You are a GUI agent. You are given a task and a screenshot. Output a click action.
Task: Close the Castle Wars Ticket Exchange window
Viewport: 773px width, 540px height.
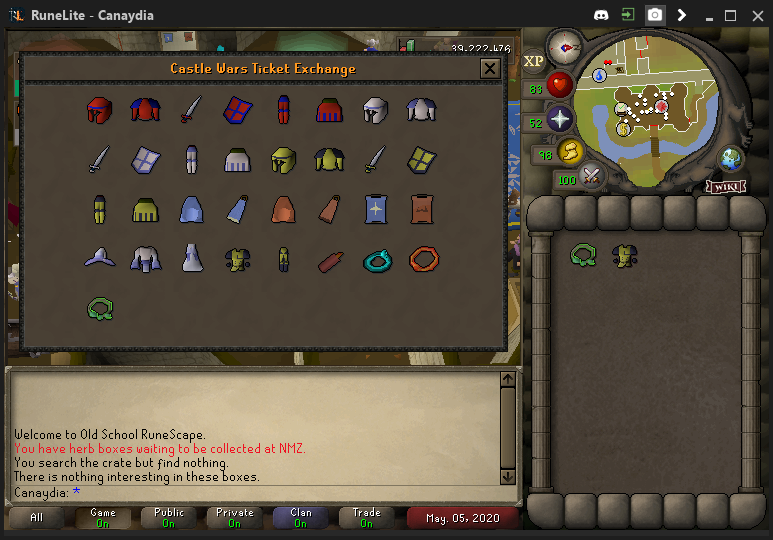click(x=489, y=69)
